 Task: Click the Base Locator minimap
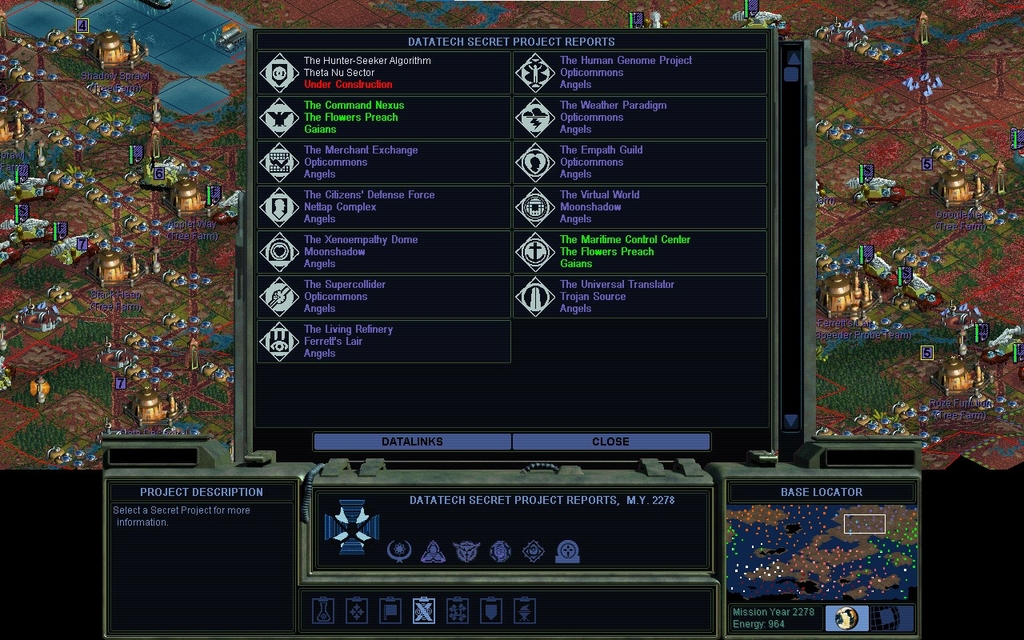pyautogui.click(x=821, y=552)
